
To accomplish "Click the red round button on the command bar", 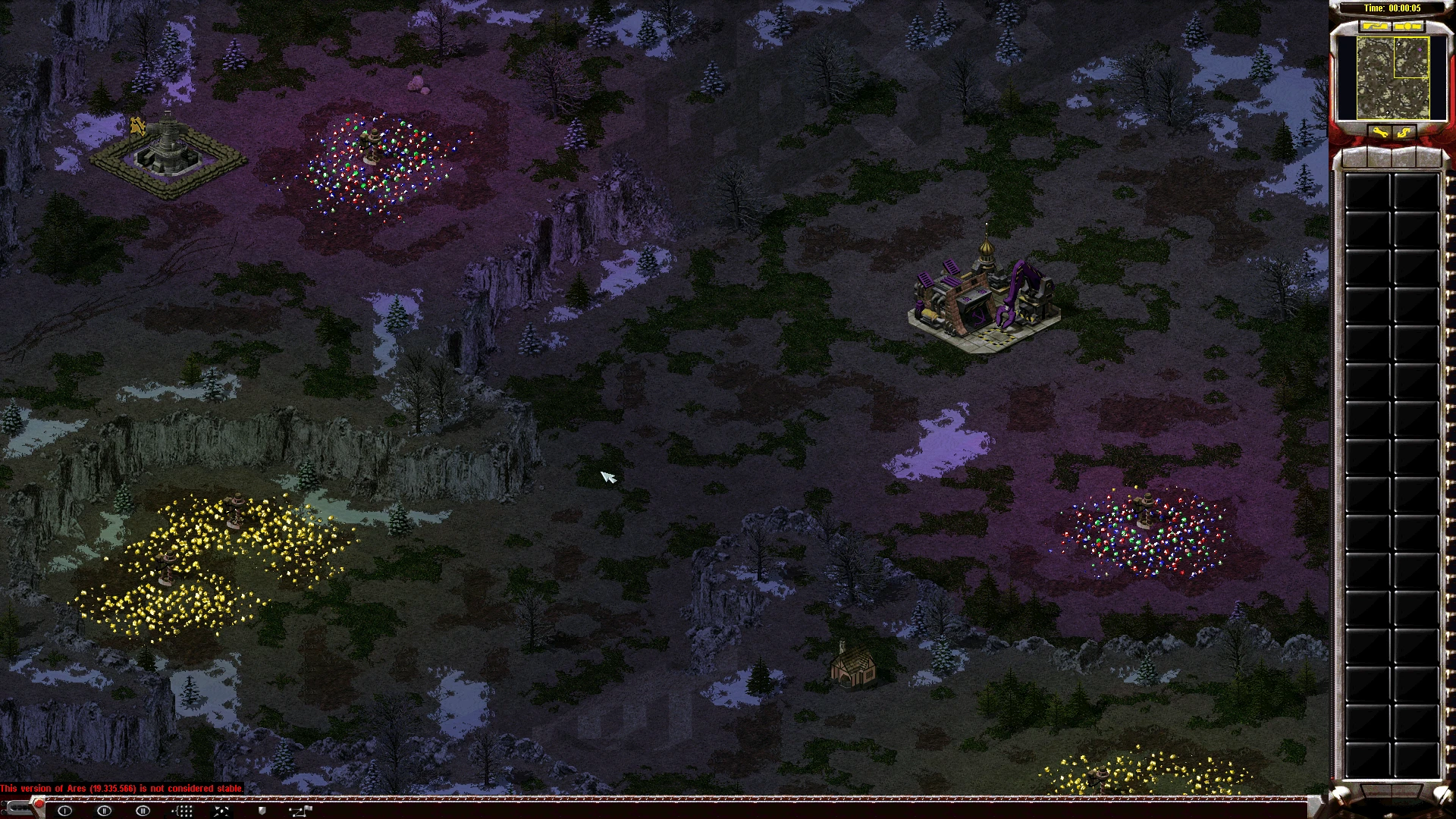I will click(x=38, y=804).
